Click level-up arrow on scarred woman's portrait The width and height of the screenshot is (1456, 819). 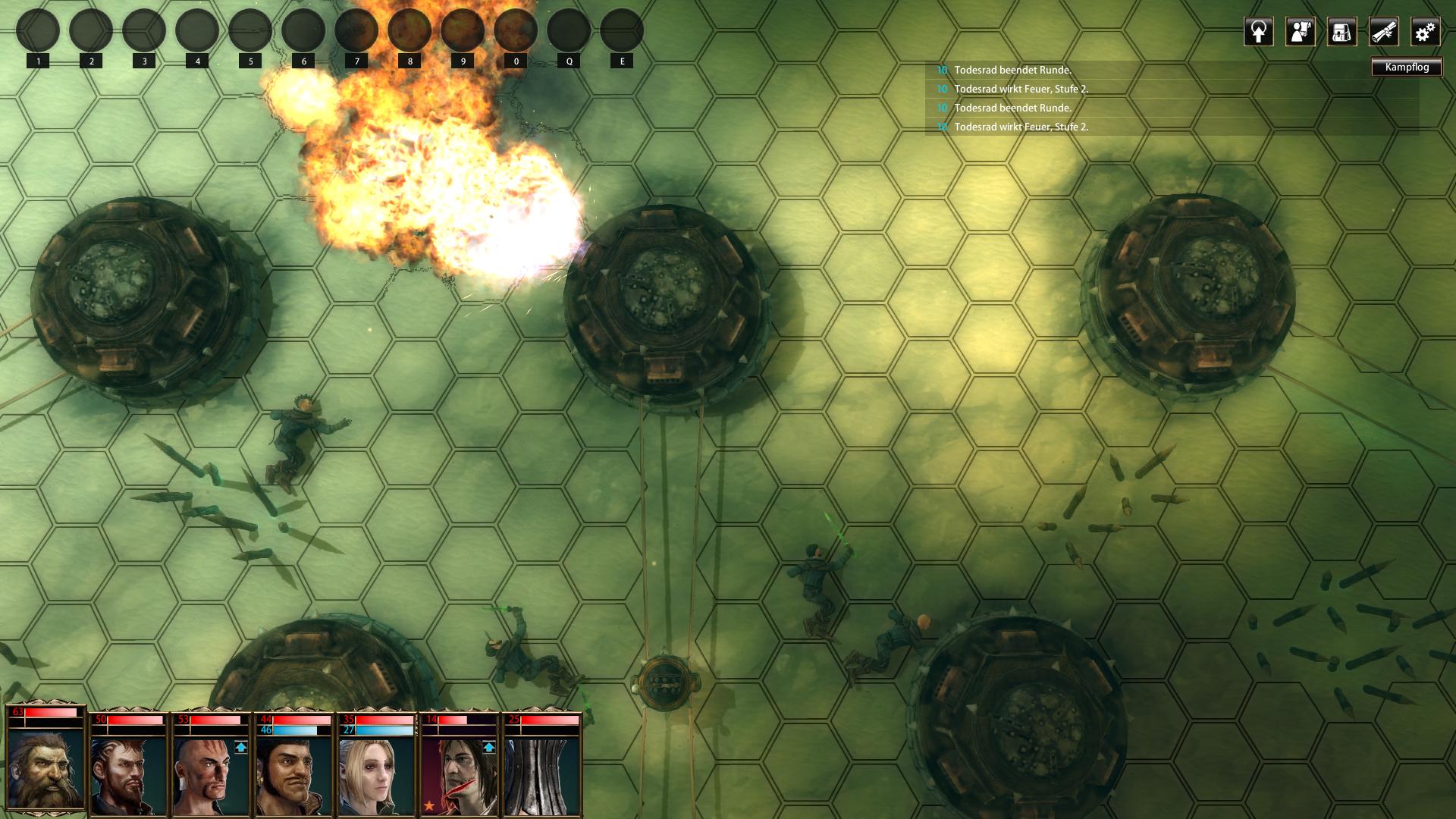click(x=489, y=748)
